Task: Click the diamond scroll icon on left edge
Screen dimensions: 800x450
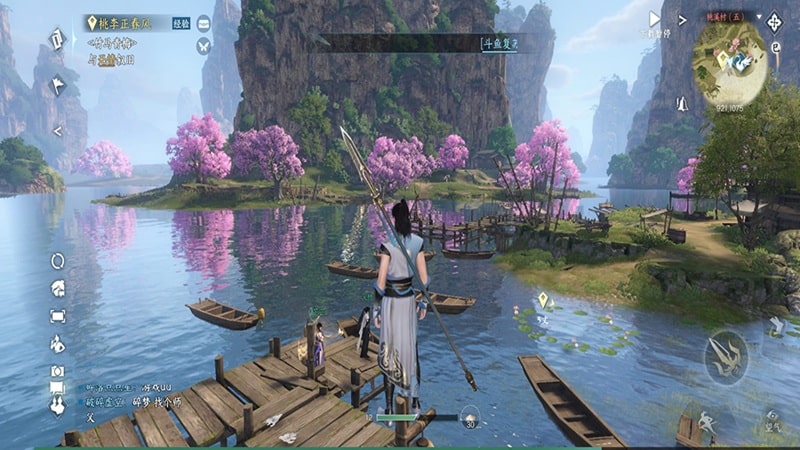Action: (x=57, y=38)
